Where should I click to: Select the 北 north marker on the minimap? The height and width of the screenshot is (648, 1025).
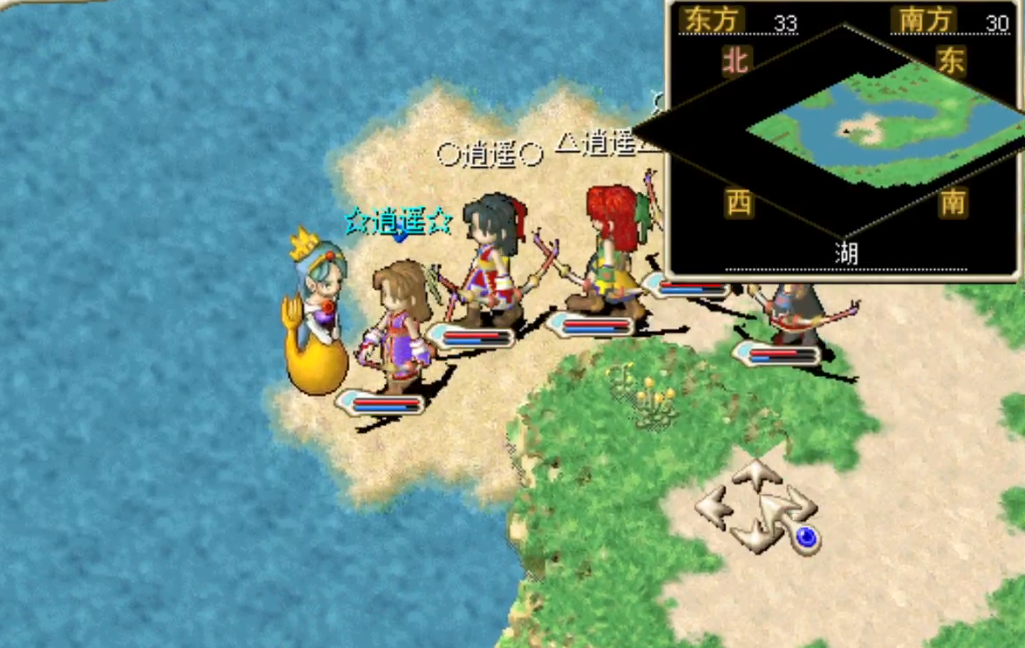click(736, 61)
